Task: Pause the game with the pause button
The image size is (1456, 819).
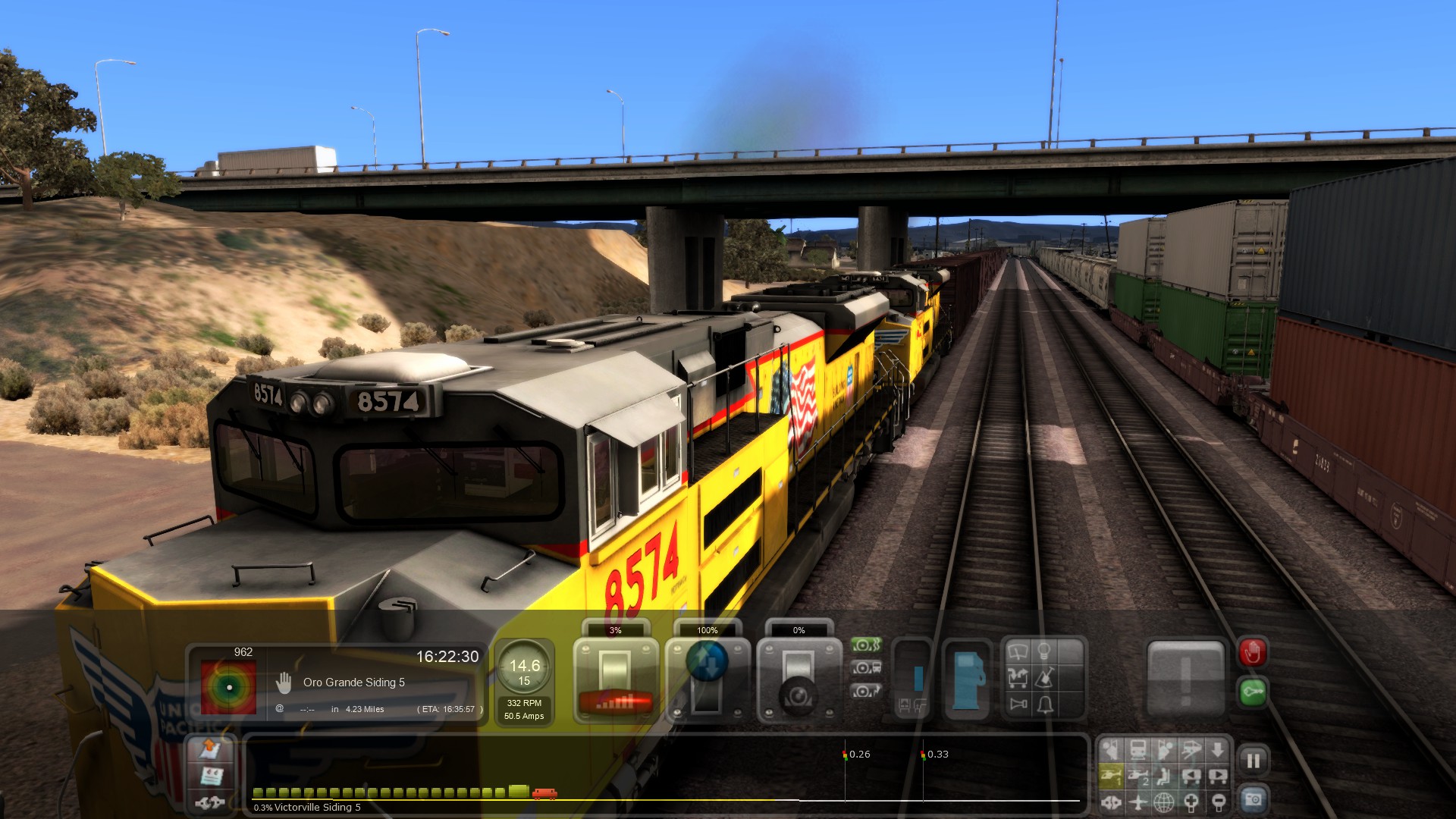Action: pos(1253,760)
